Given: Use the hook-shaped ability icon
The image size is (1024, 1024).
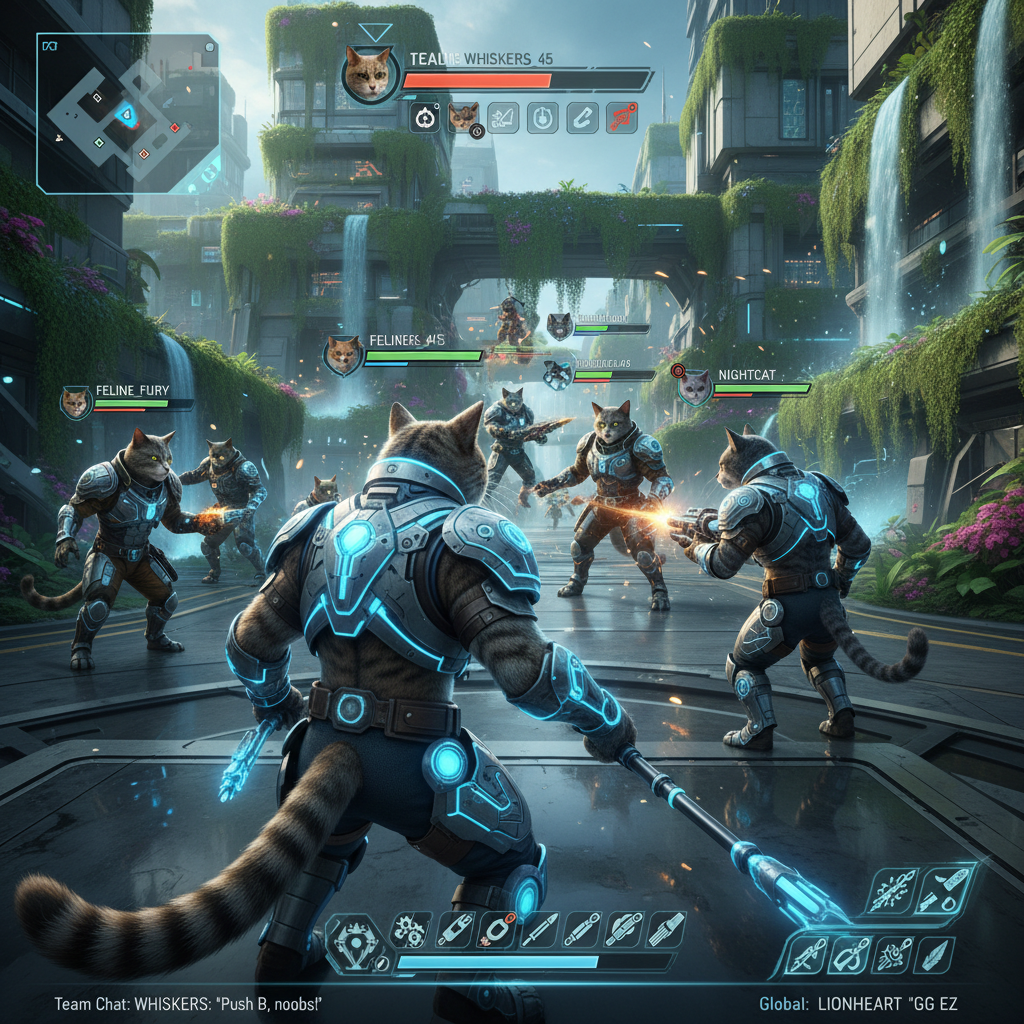Looking at the screenshot, I should tap(846, 954).
